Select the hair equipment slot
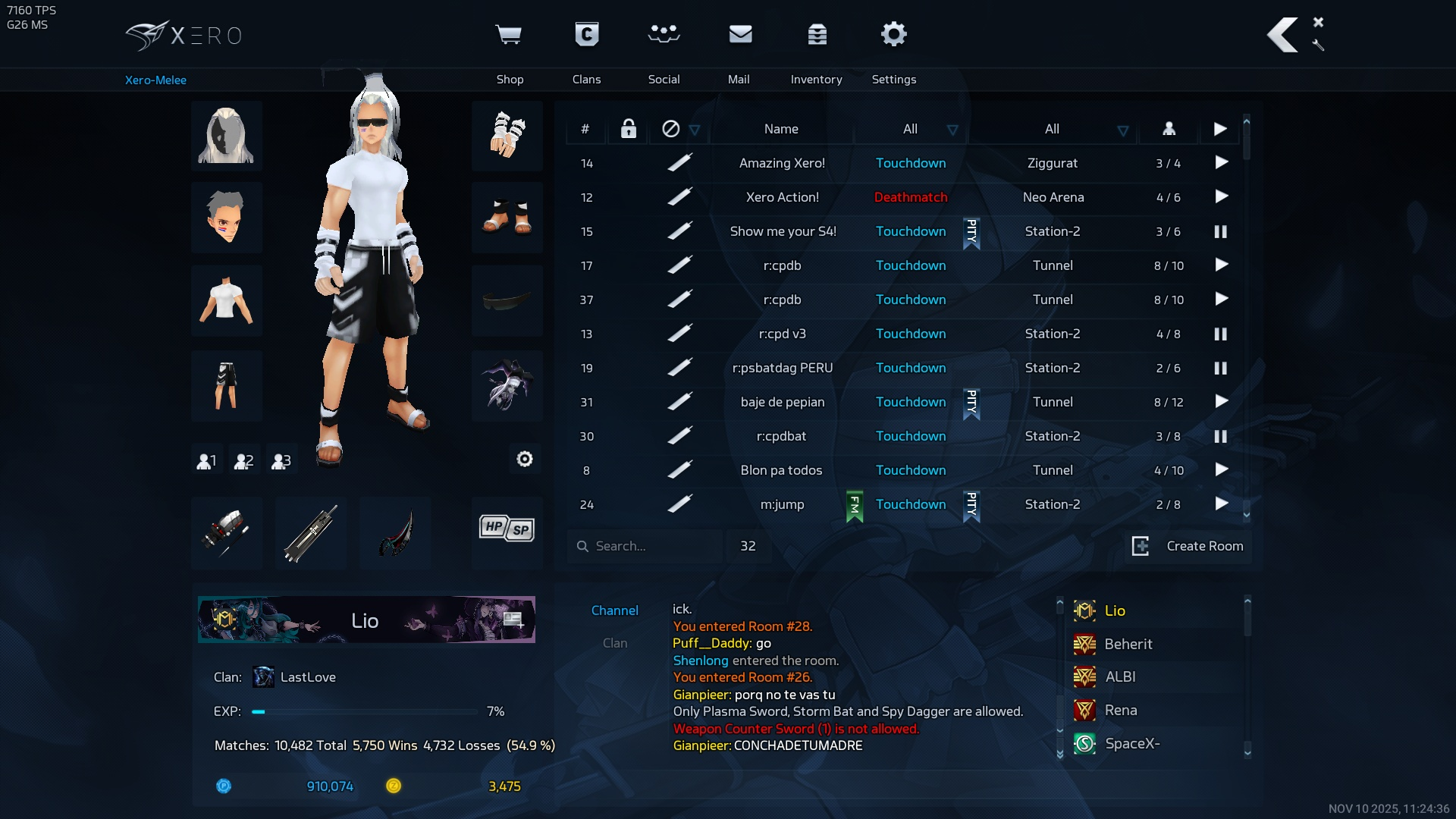1456x819 pixels. 226,136
